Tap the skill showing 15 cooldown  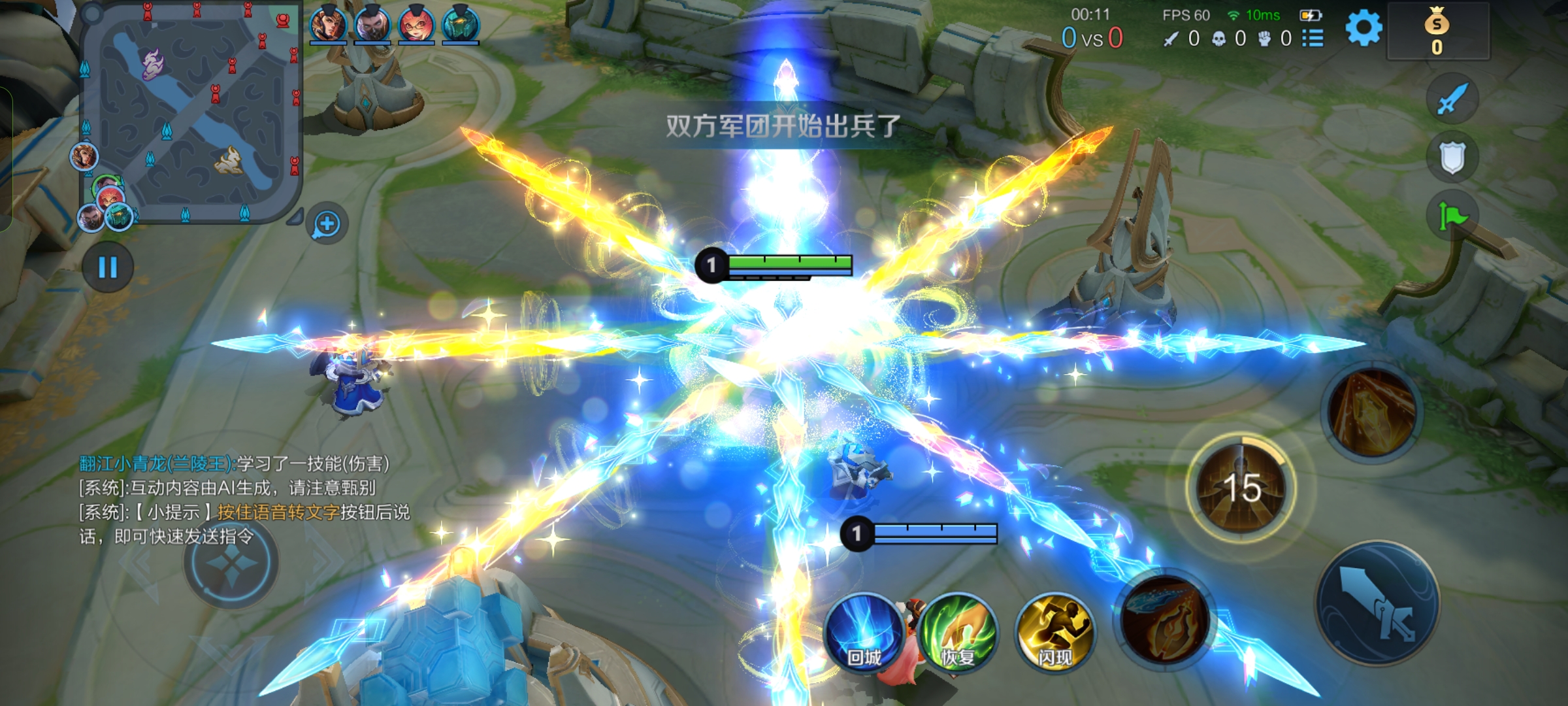(x=1241, y=488)
